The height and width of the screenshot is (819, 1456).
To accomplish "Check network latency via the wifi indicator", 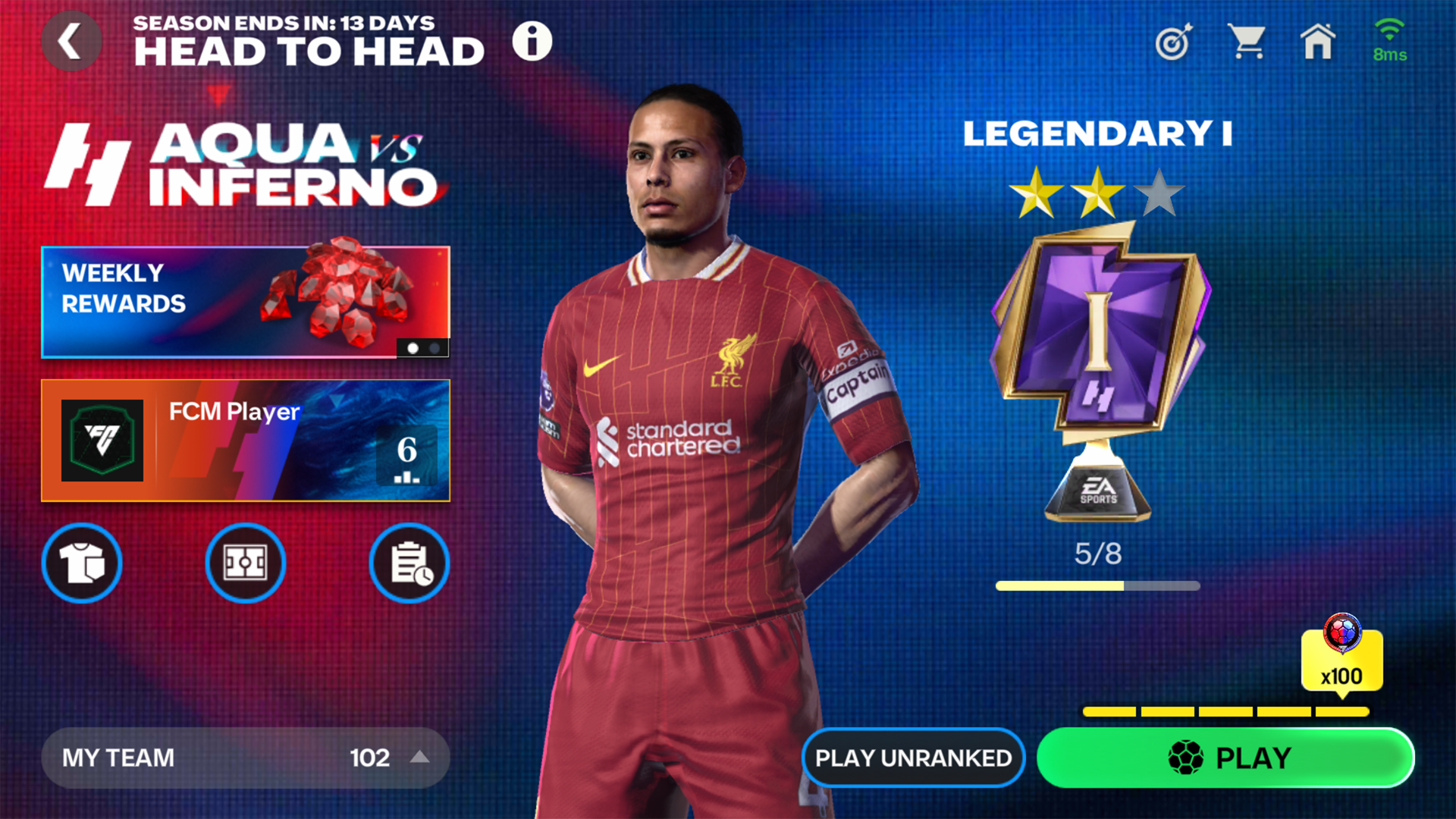I will pyautogui.click(x=1390, y=34).
